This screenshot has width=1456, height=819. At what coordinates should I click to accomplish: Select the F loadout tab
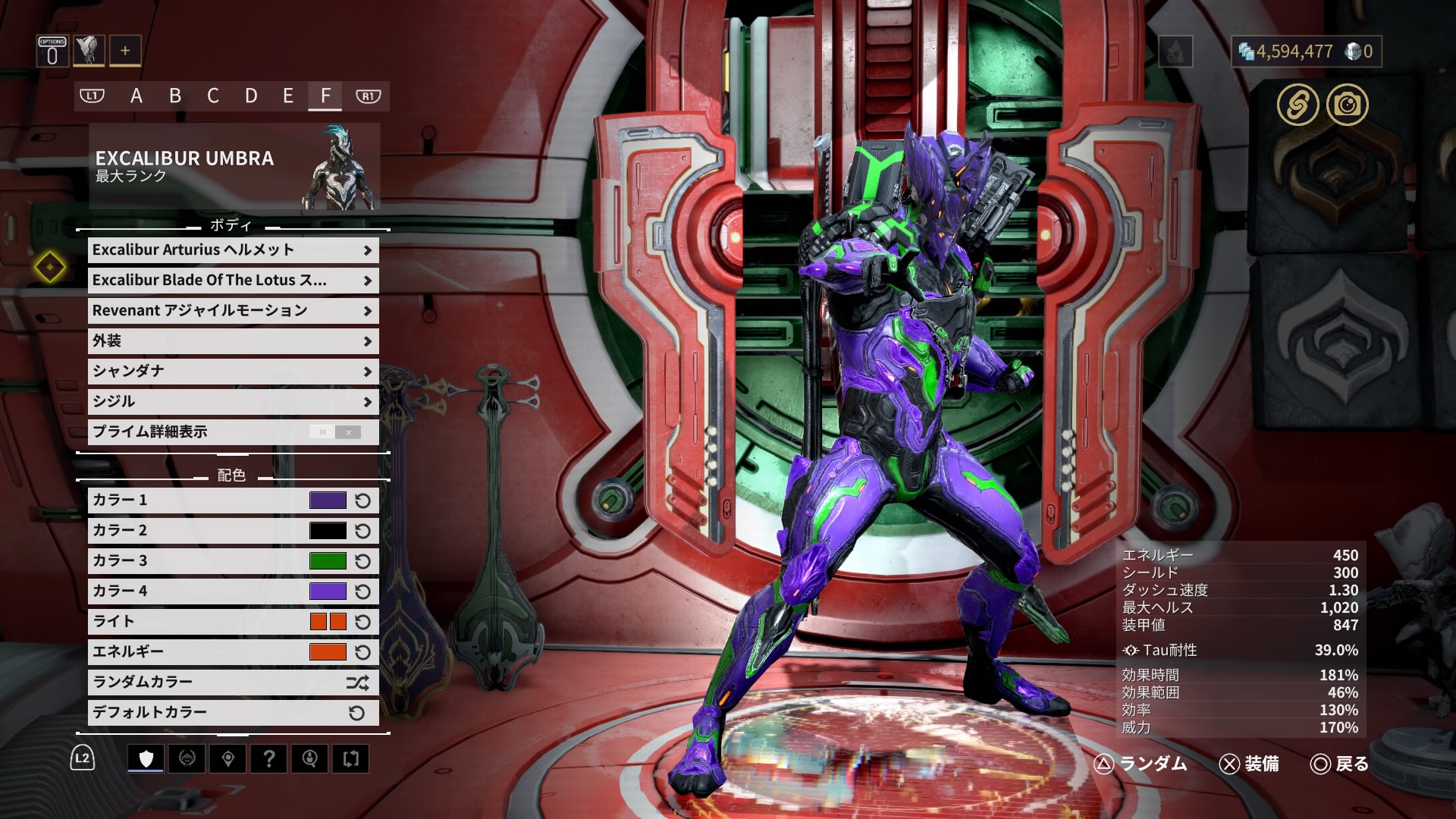326,96
